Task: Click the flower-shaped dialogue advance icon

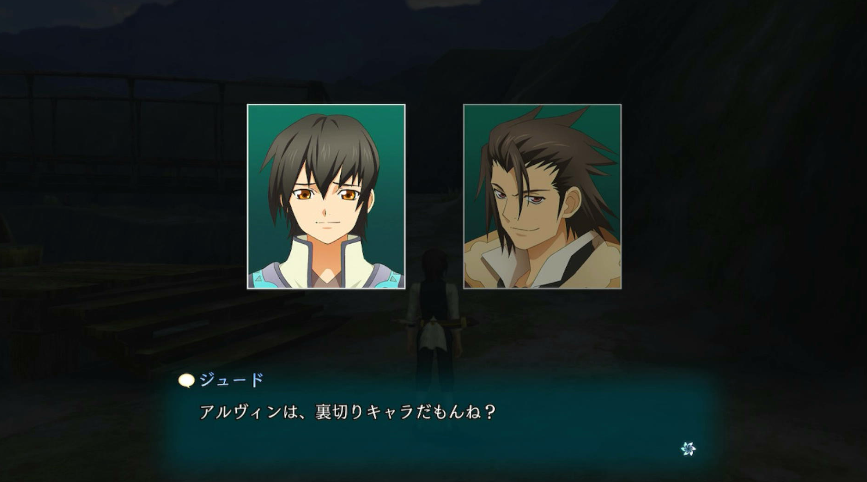Action: (x=688, y=449)
